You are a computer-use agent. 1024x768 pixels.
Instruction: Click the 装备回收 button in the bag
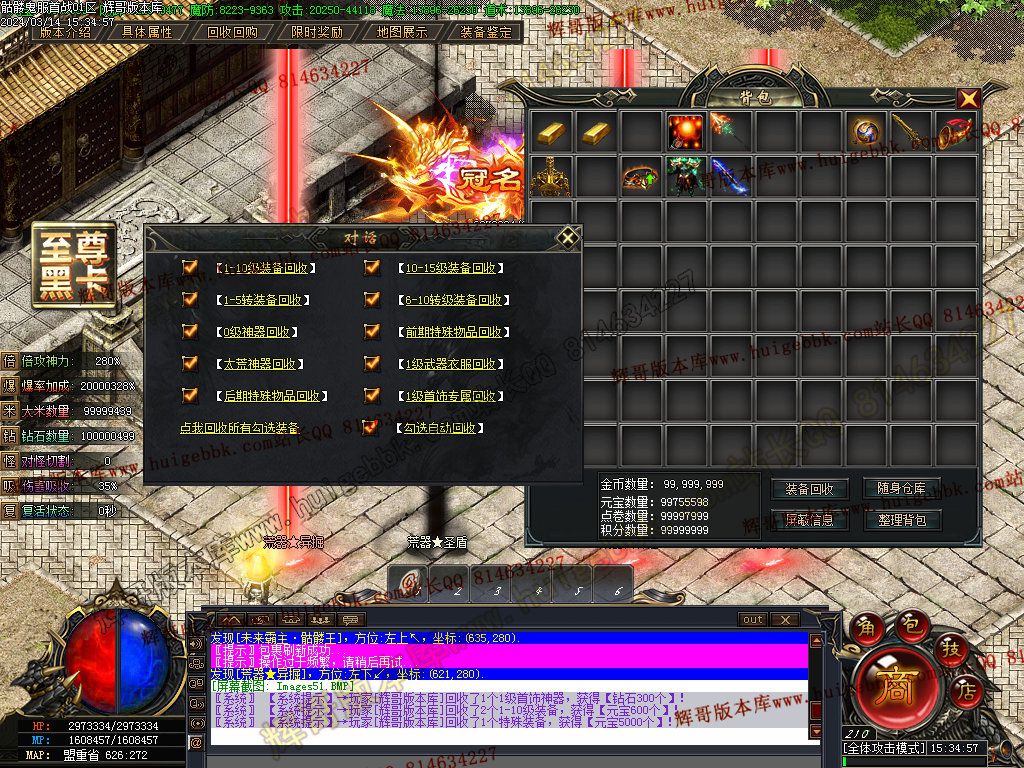[809, 489]
